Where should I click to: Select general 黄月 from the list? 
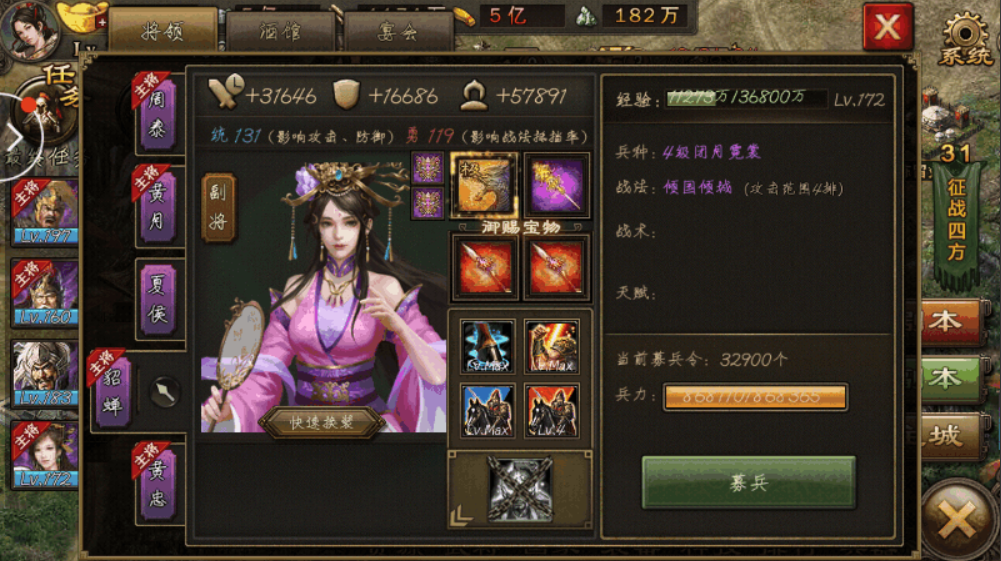pyautogui.click(x=157, y=206)
